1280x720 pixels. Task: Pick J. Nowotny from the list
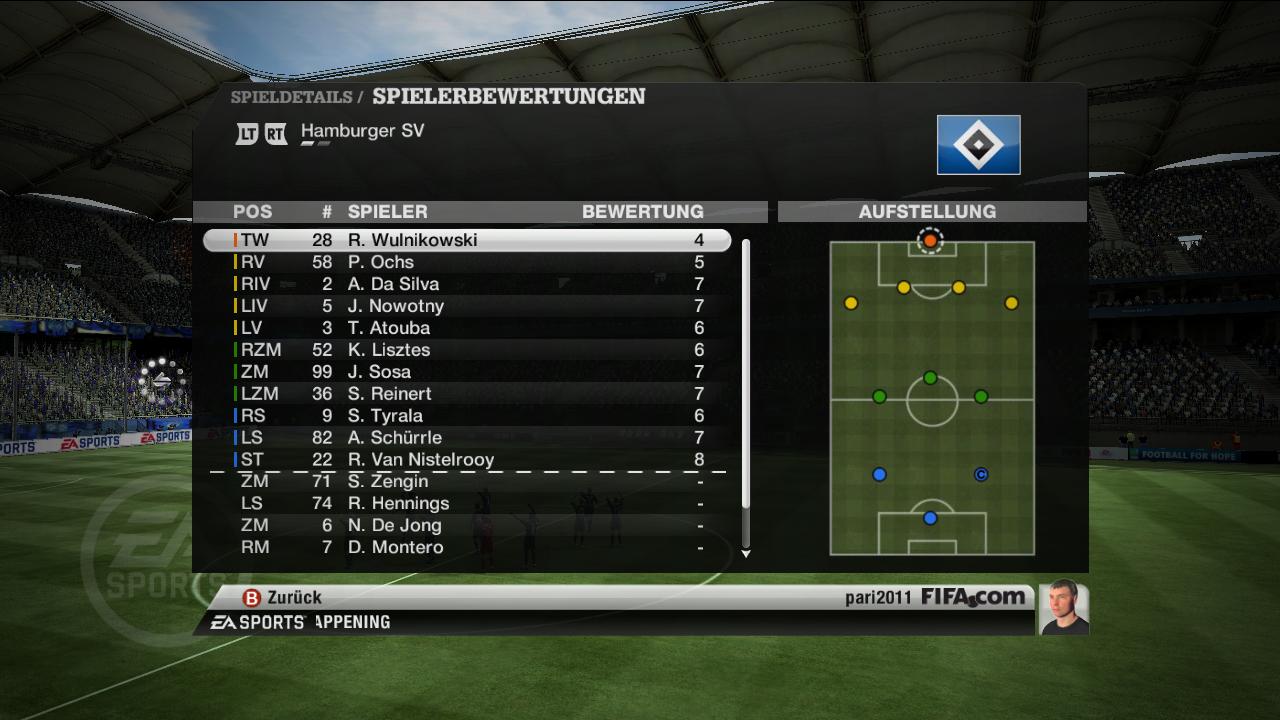coord(467,306)
